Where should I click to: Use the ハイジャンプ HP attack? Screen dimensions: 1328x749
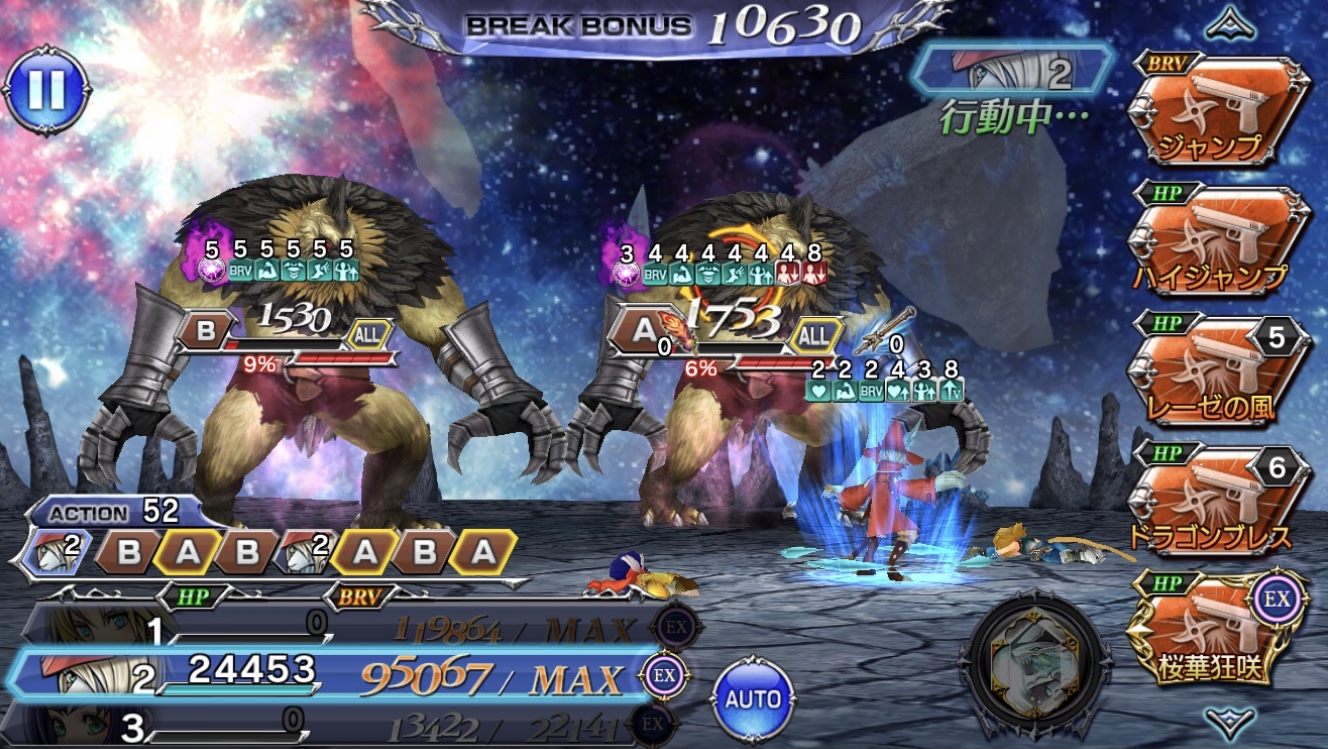tap(1213, 242)
